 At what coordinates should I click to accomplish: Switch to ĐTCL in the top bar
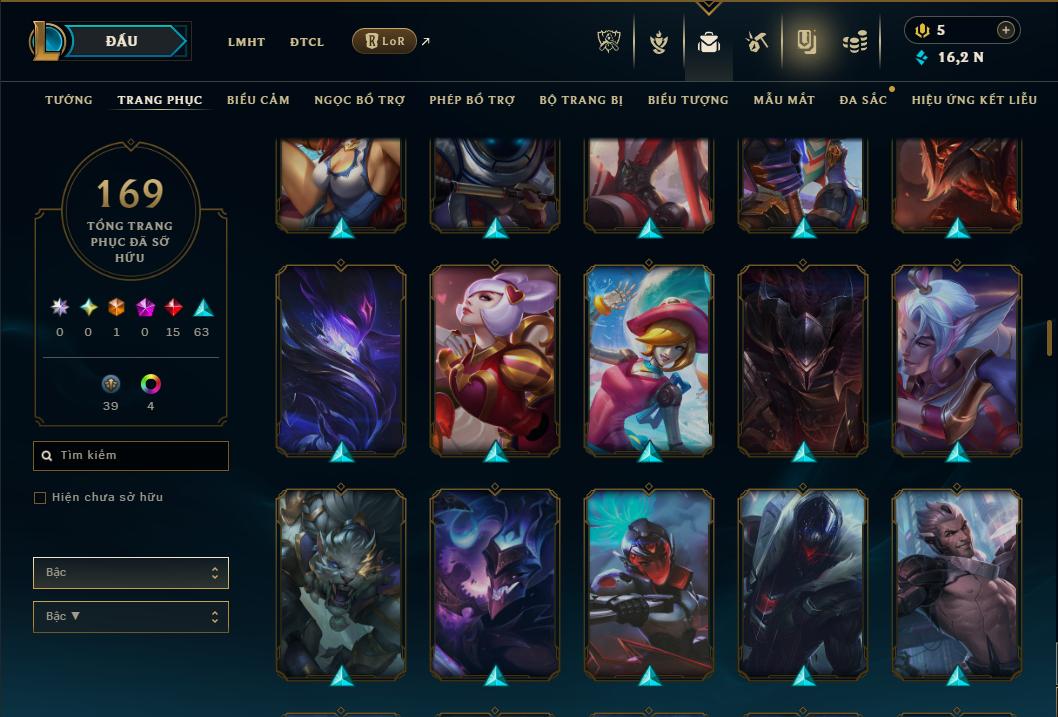click(307, 42)
